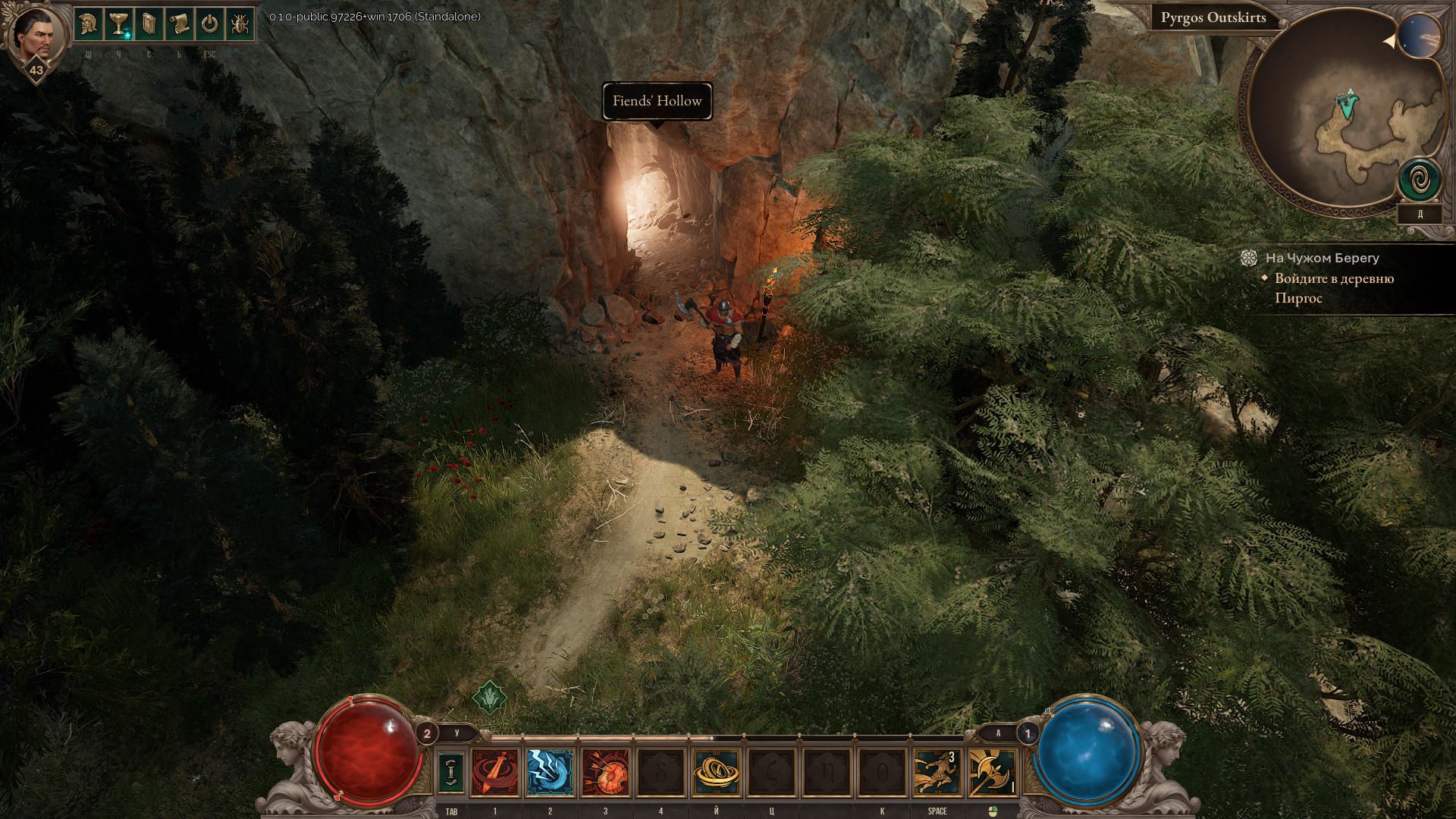Activate the golden rings skill
Image resolution: width=1456 pixels, height=819 pixels.
coord(716,772)
